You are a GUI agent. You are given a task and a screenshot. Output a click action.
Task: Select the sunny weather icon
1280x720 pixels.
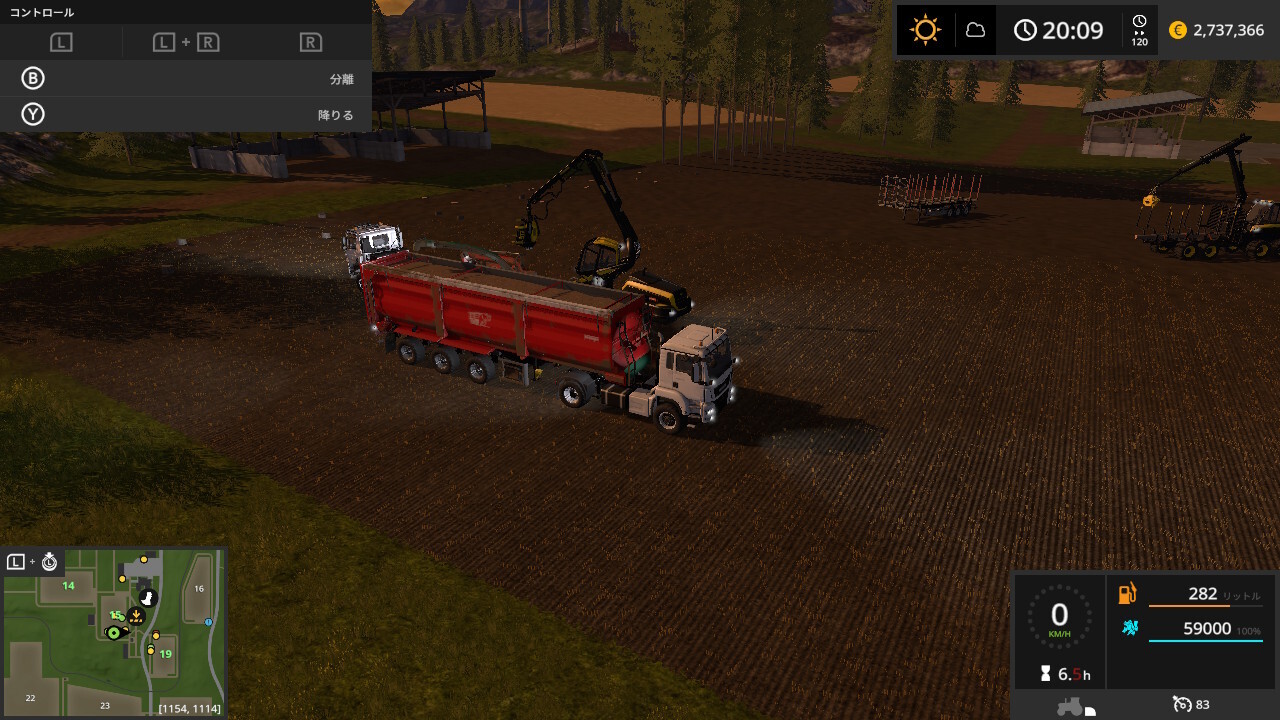[925, 30]
